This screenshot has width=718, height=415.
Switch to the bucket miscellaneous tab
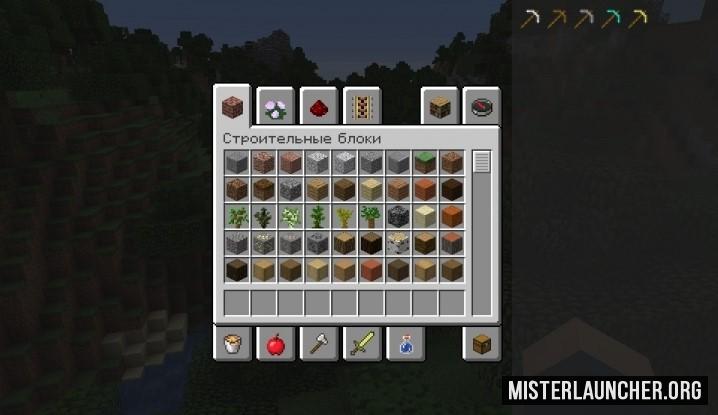click(231, 345)
